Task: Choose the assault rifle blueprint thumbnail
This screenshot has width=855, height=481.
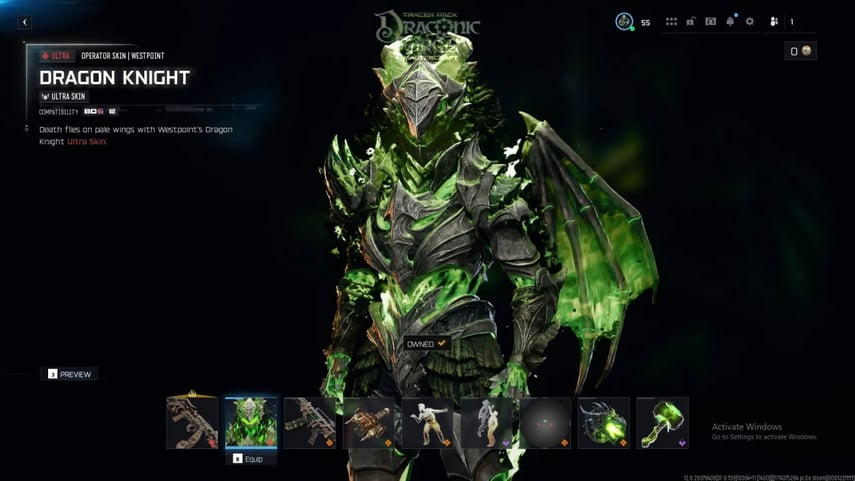Action: pos(310,422)
